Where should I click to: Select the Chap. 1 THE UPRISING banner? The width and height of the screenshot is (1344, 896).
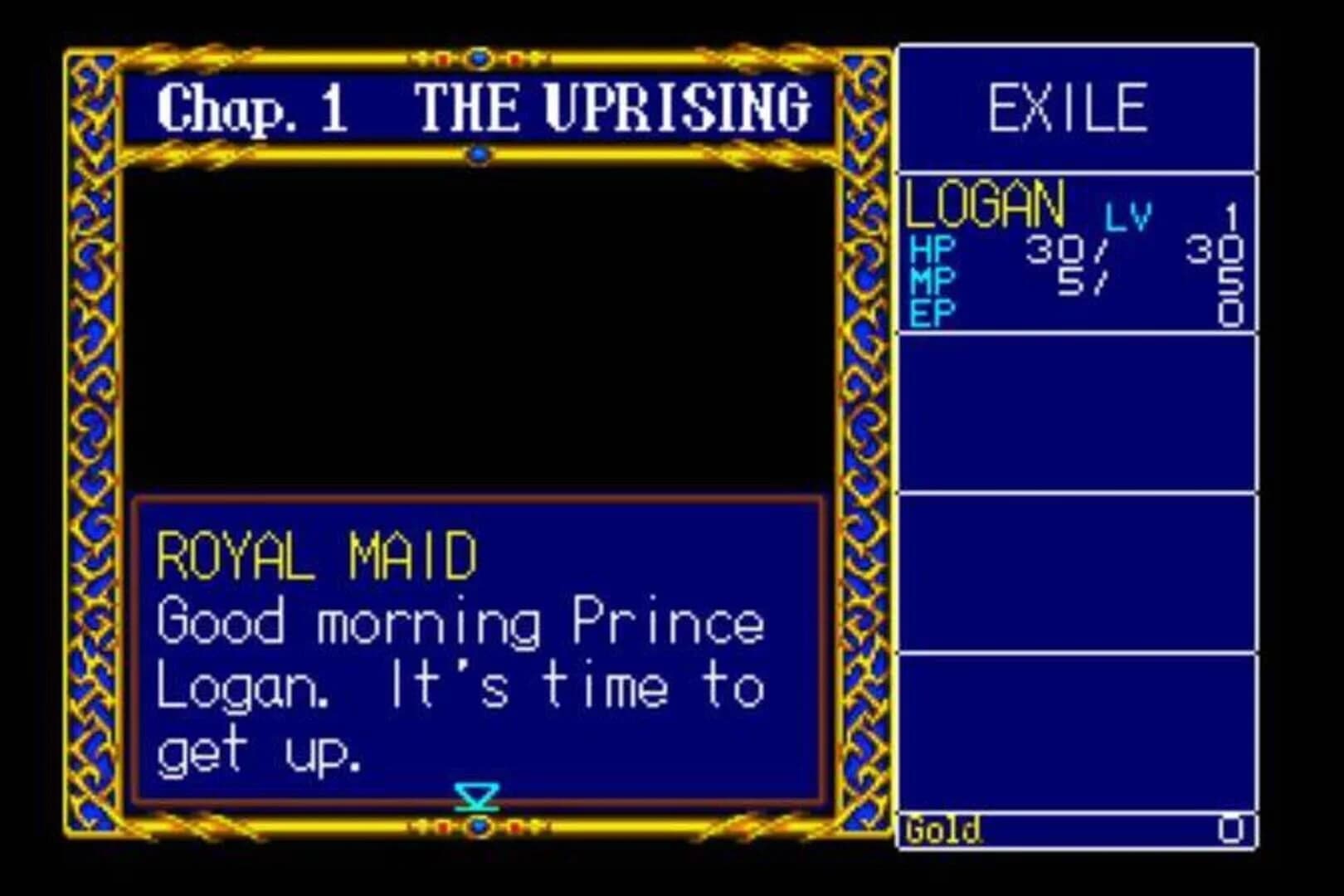coord(481,108)
